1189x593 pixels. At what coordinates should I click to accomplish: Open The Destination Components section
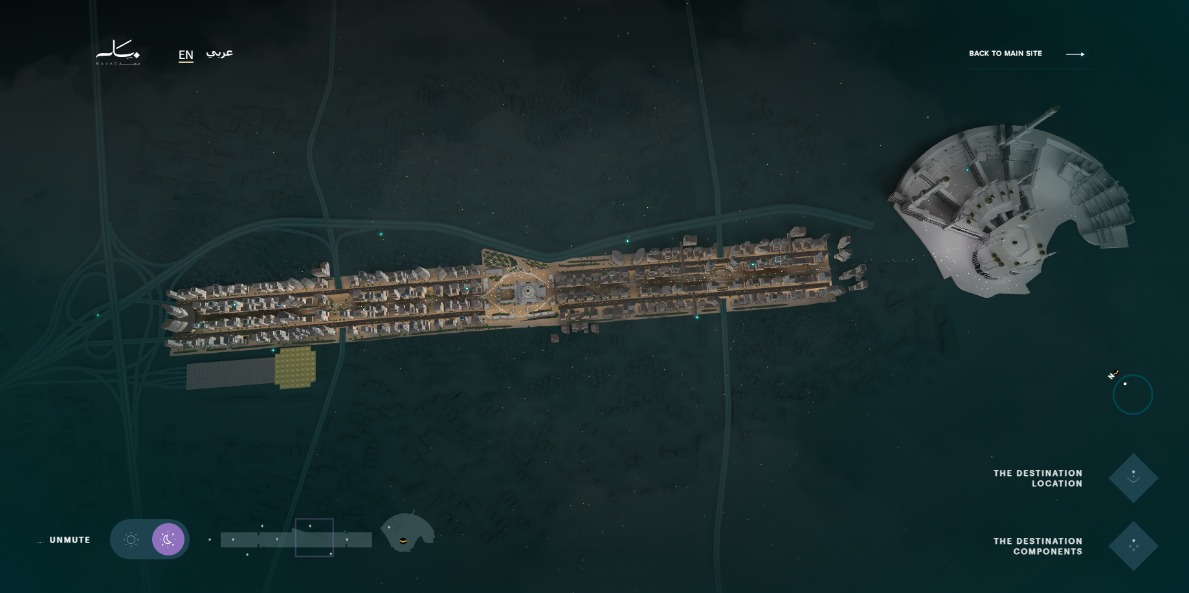click(x=1133, y=546)
